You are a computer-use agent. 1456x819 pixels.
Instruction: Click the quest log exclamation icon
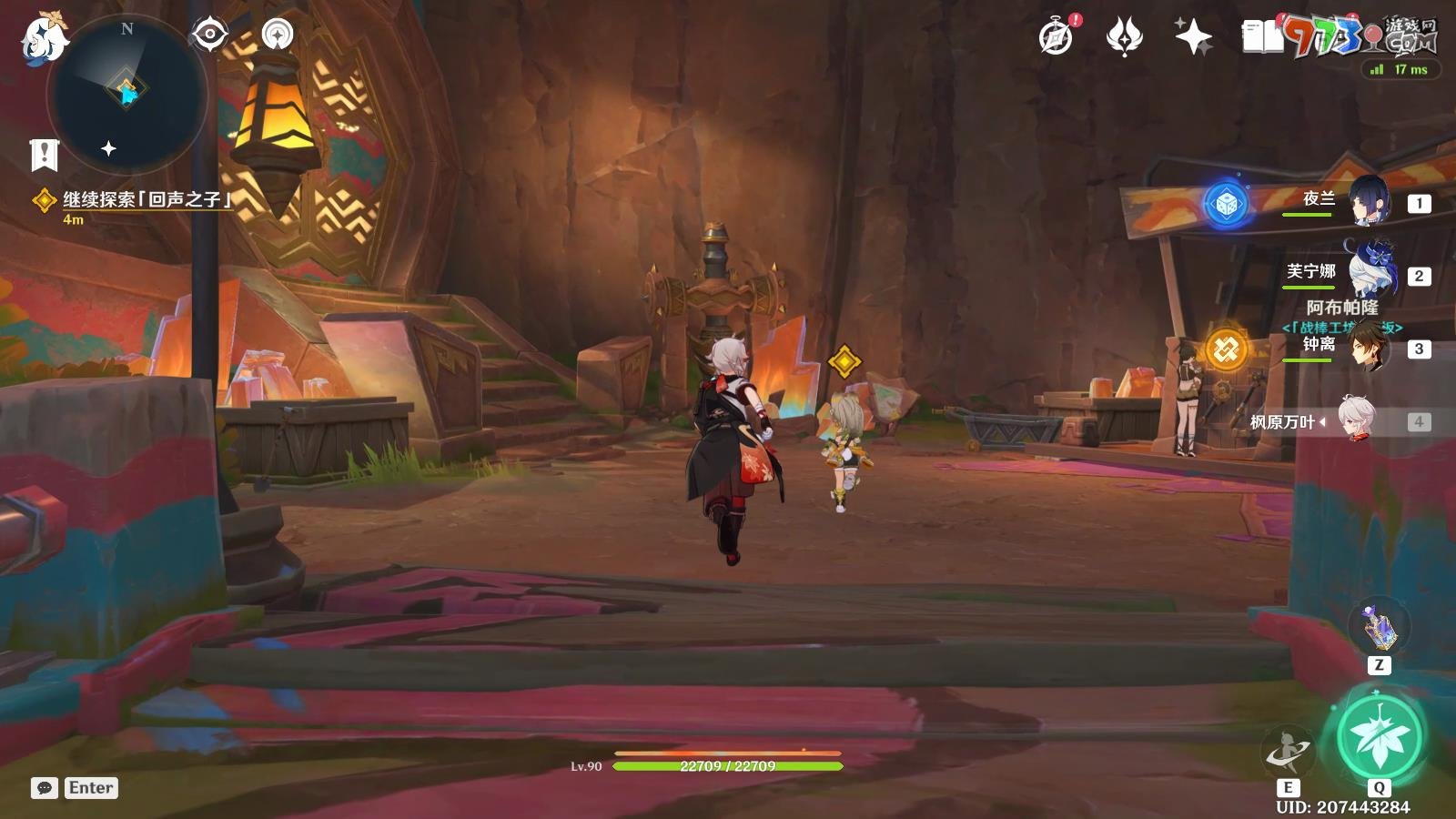(x=44, y=156)
